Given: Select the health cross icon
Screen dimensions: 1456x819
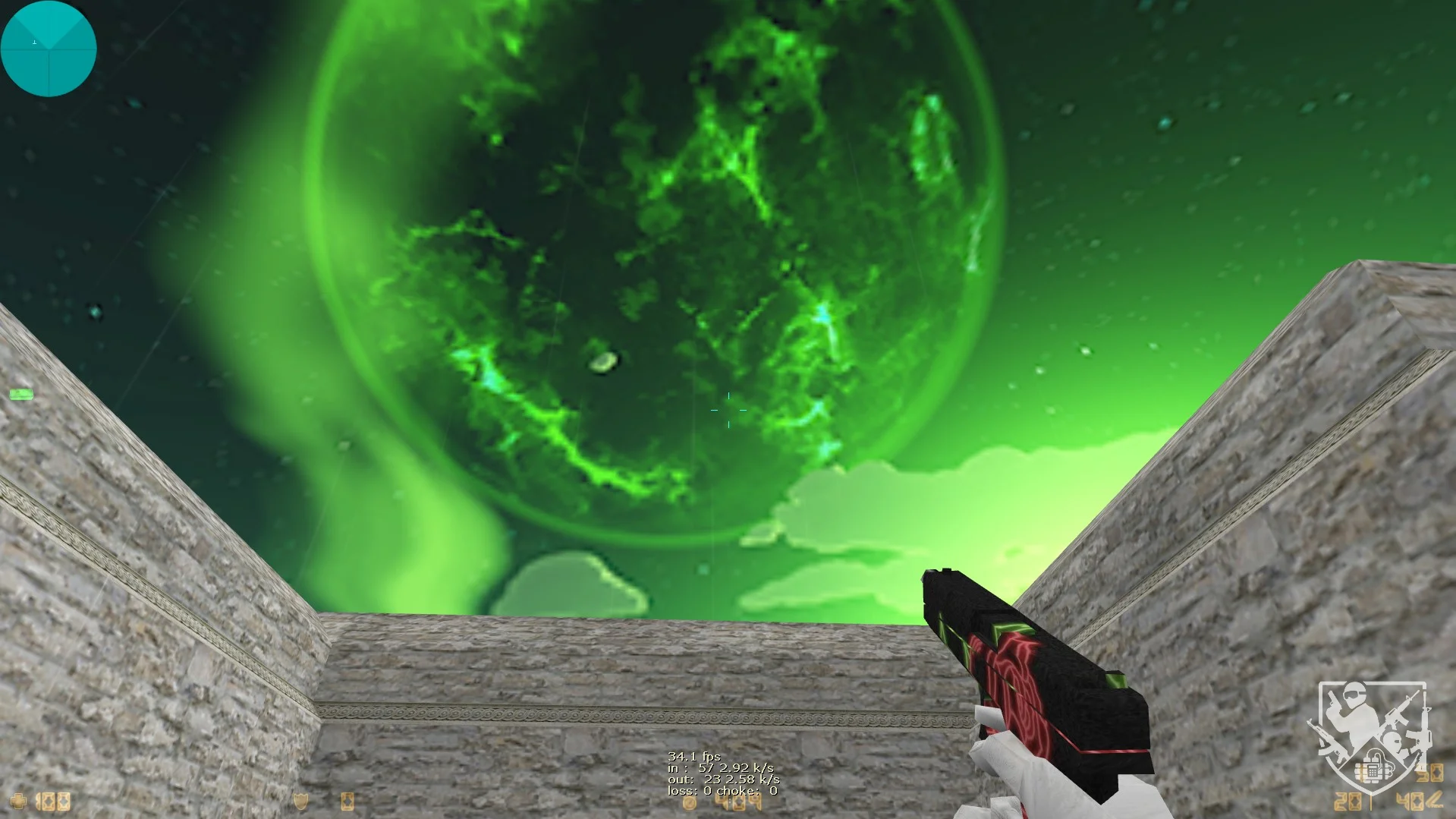Looking at the screenshot, I should (x=18, y=801).
